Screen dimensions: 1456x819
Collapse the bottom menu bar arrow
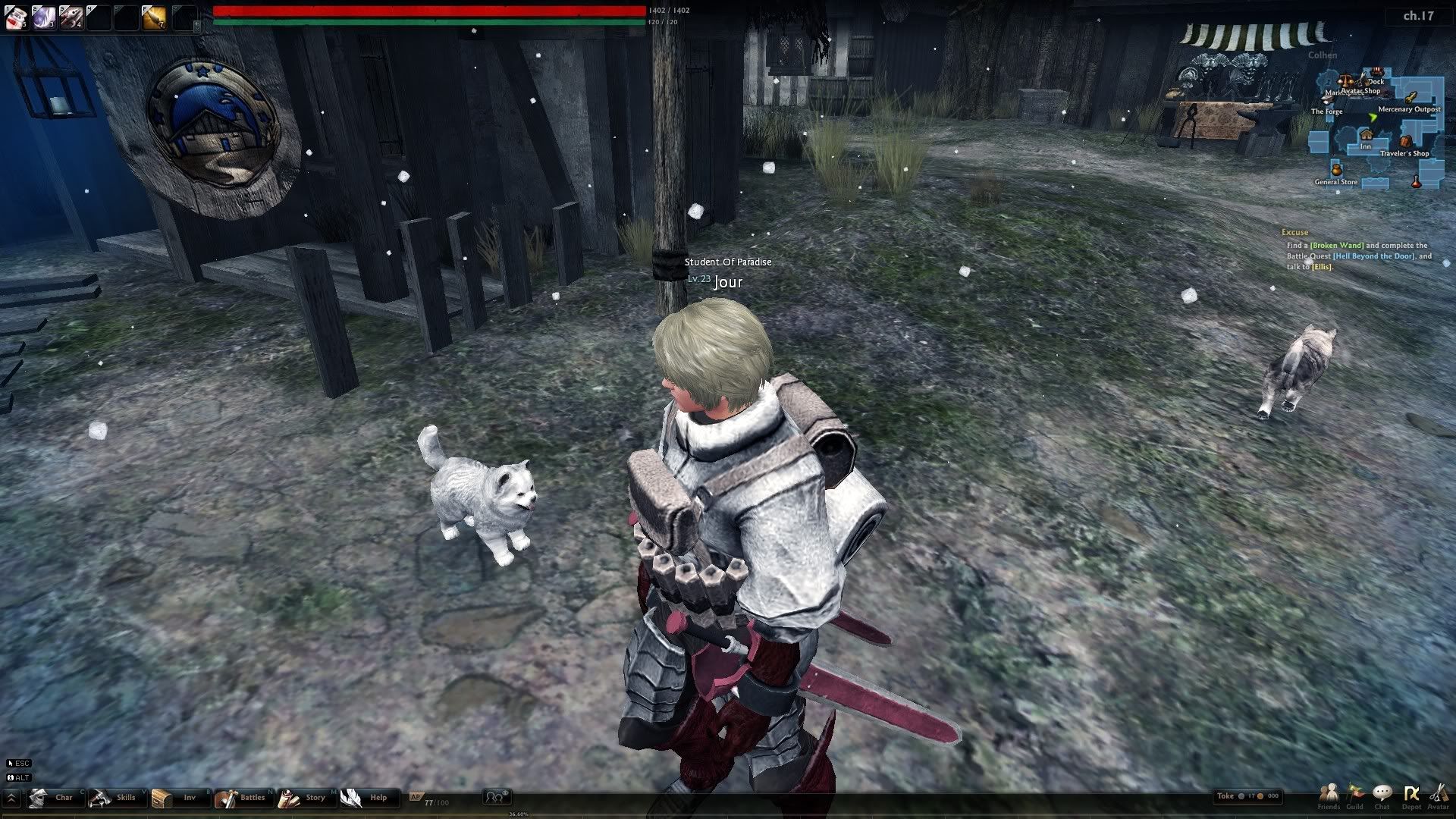pyautogui.click(x=11, y=798)
